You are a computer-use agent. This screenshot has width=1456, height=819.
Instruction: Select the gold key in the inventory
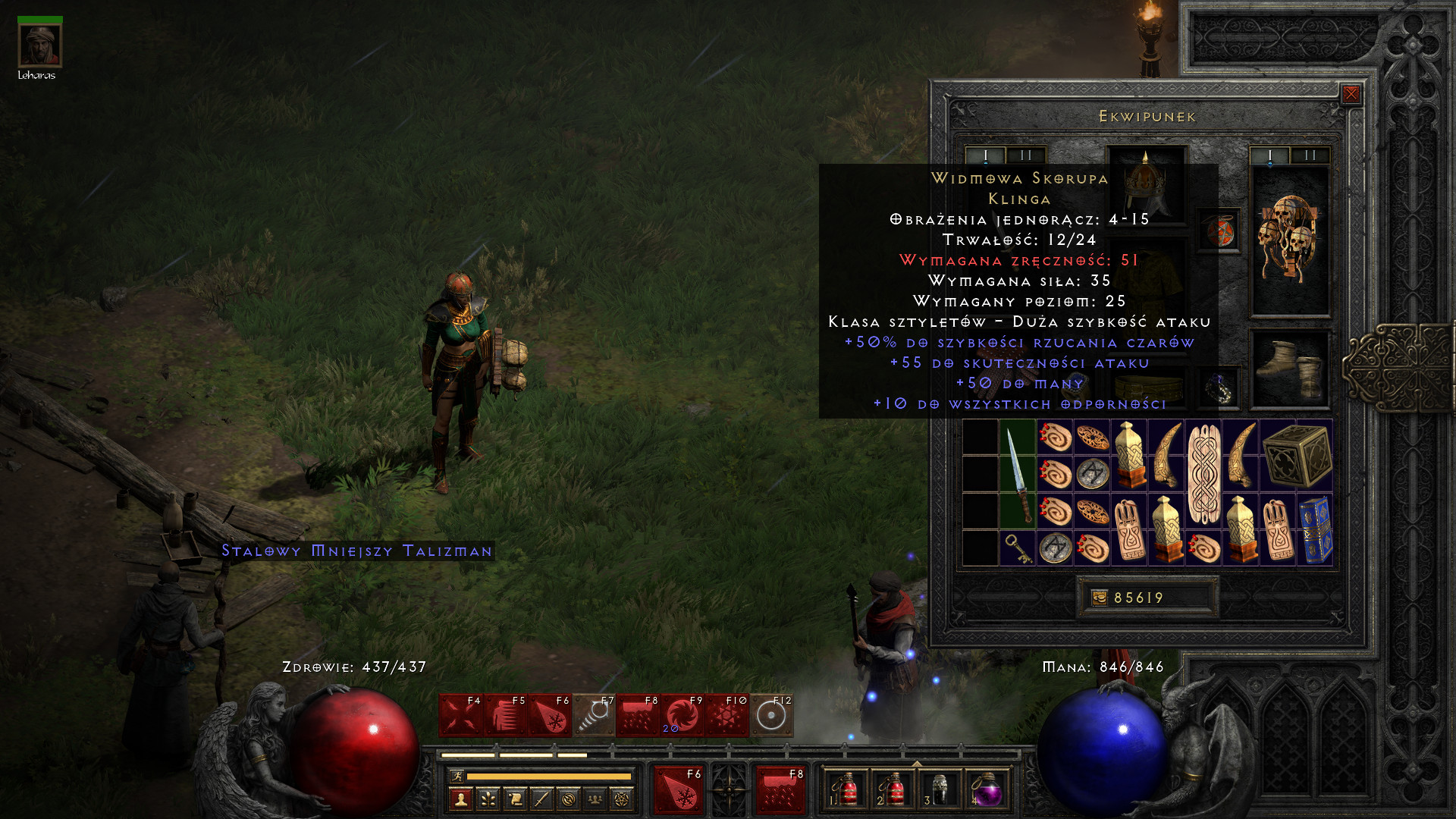(1018, 548)
